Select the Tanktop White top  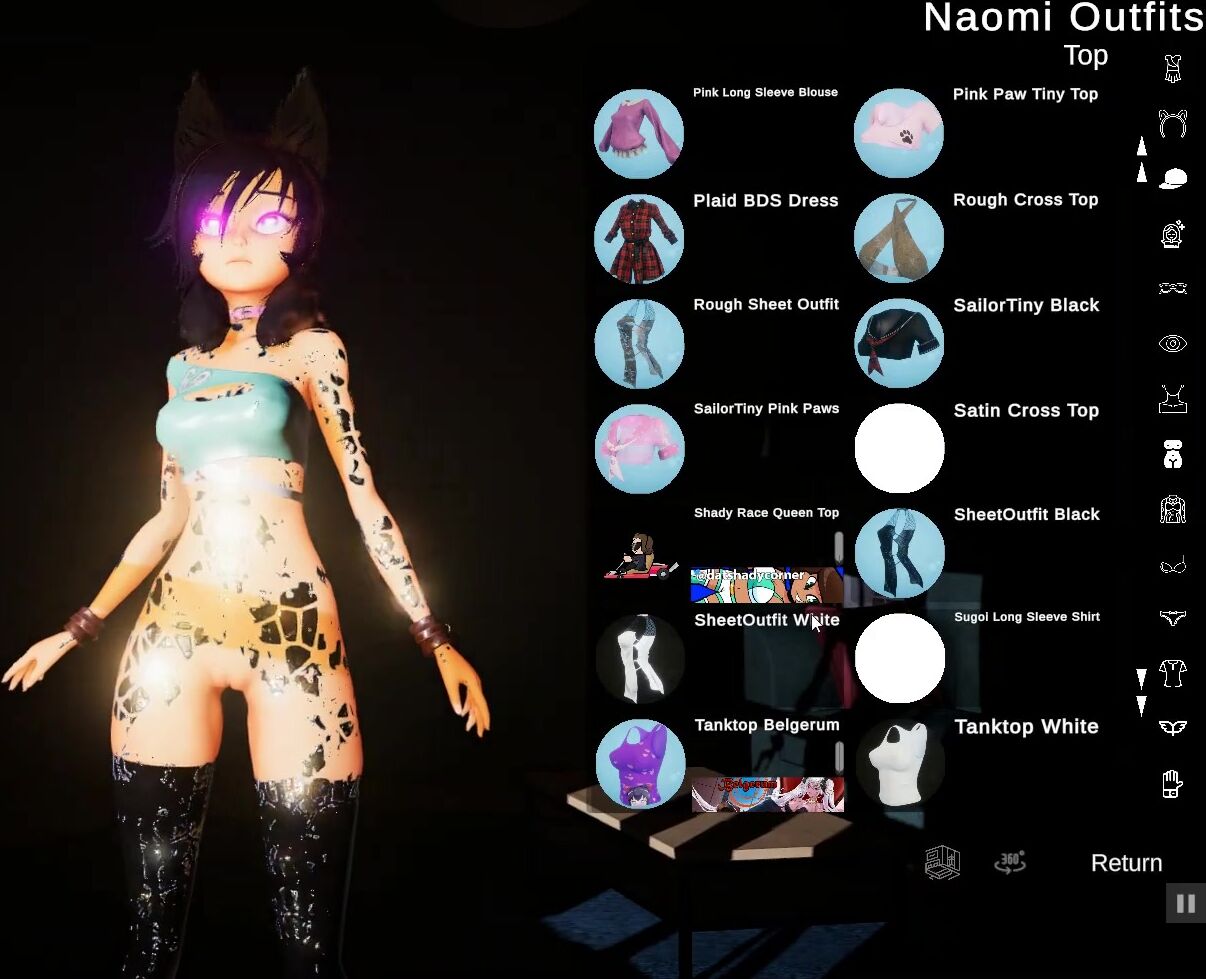pyautogui.click(x=899, y=764)
